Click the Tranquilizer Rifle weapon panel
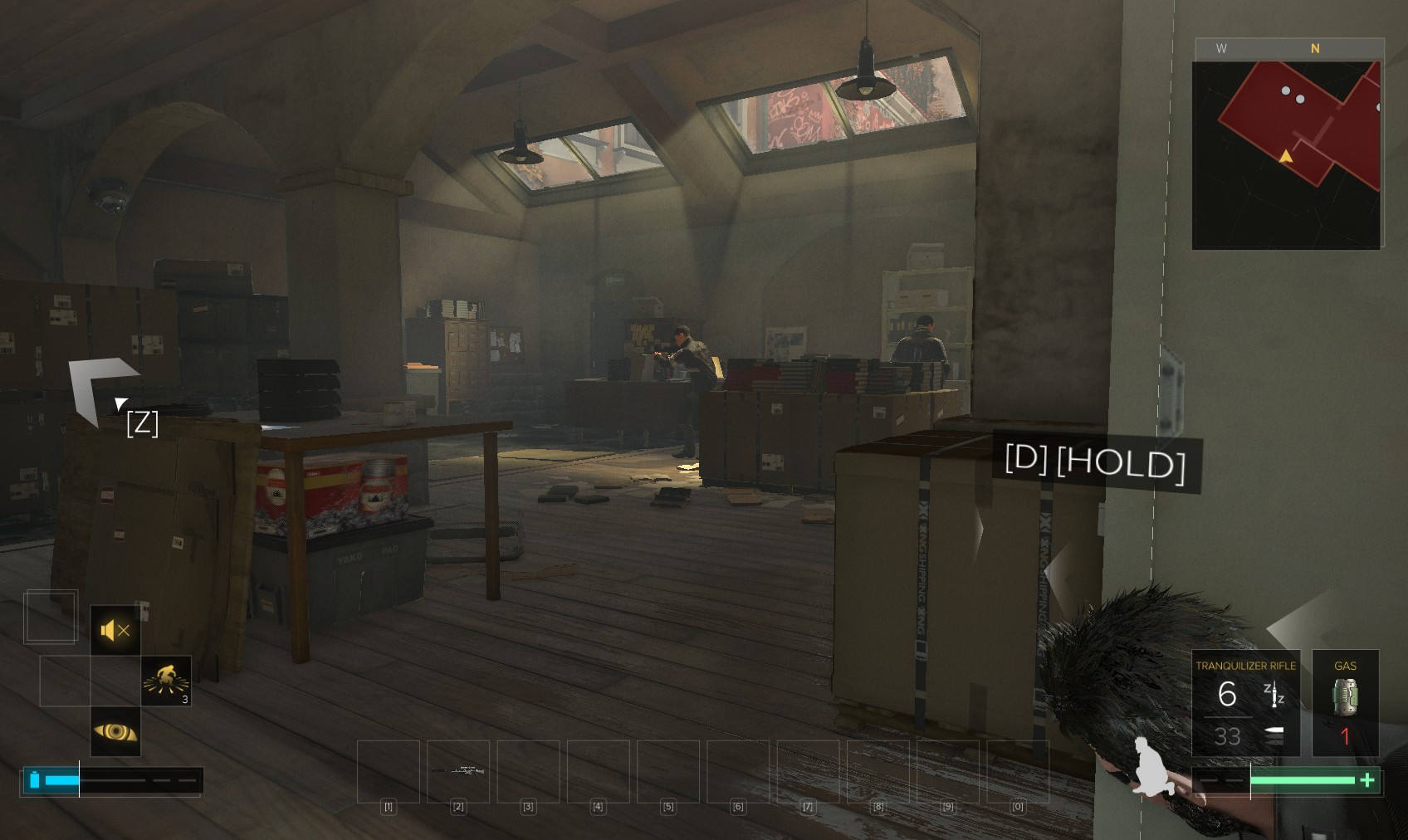The image size is (1408, 840). [1245, 703]
